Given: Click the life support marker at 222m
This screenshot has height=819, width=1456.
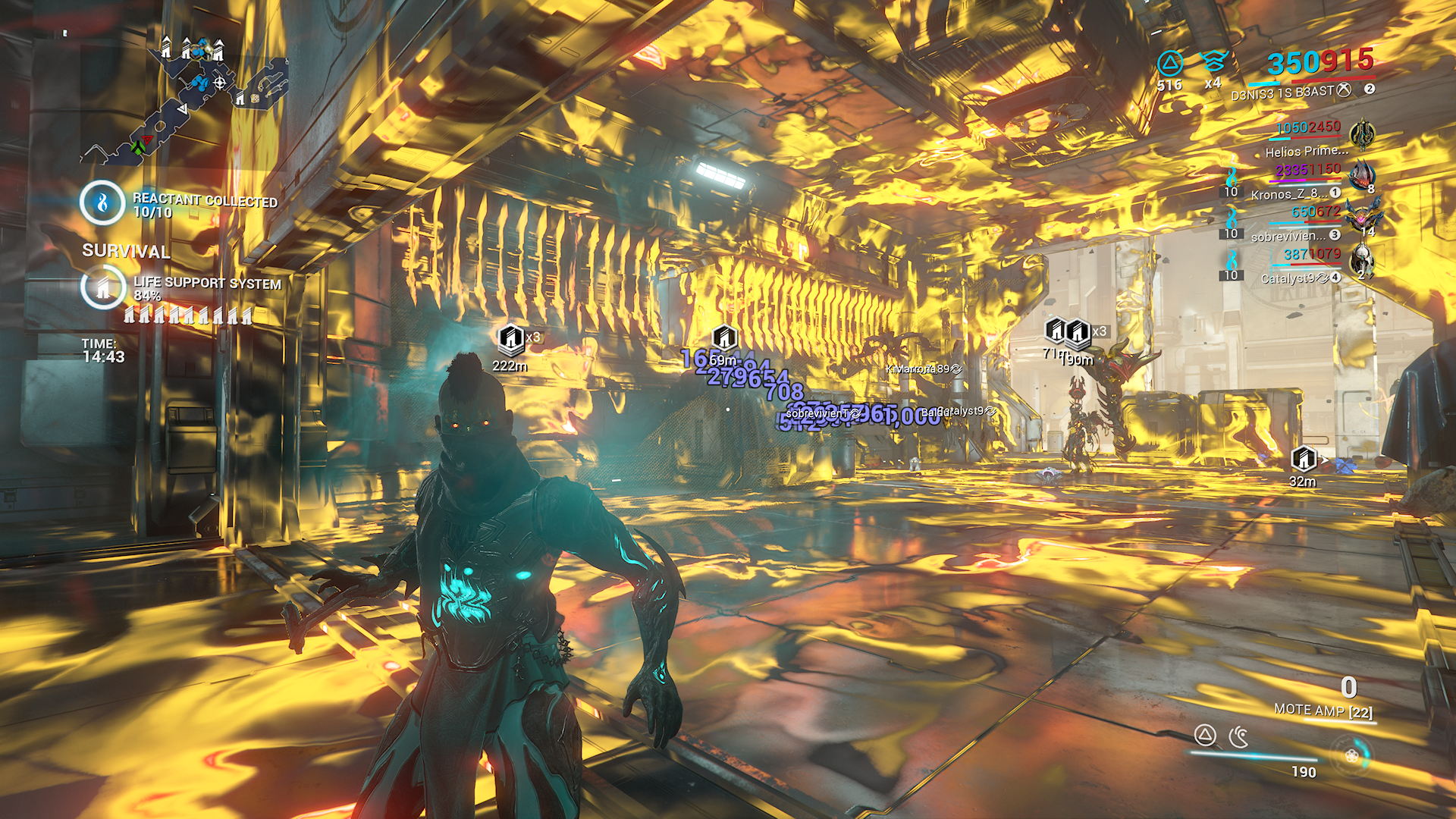Looking at the screenshot, I should point(511,337).
